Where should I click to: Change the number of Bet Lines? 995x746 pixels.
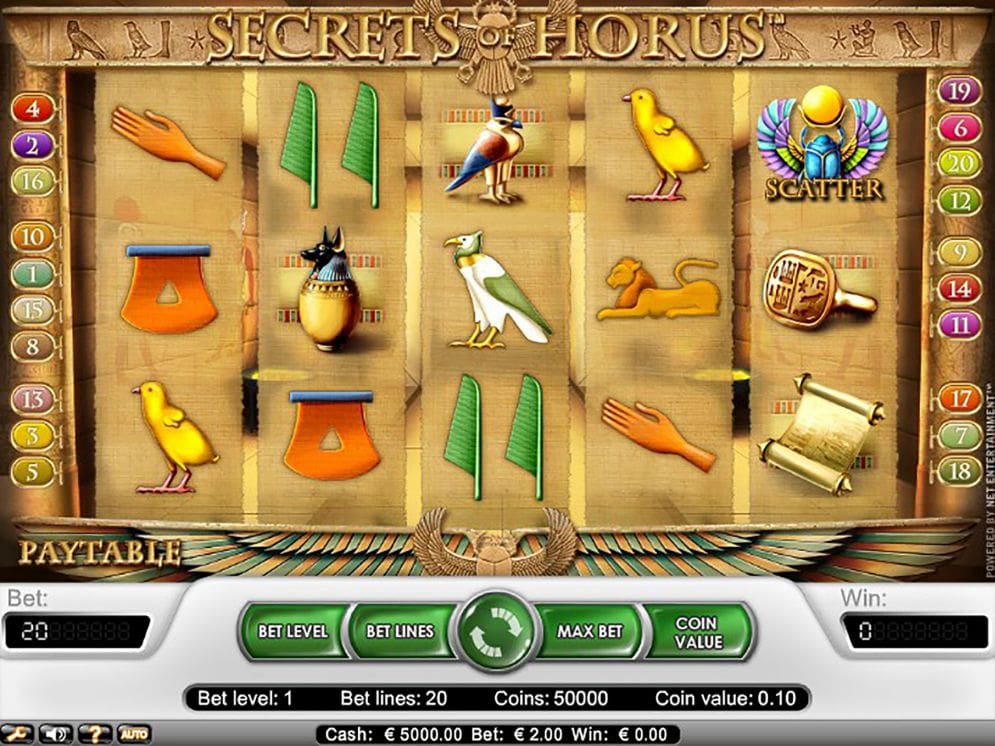[399, 631]
